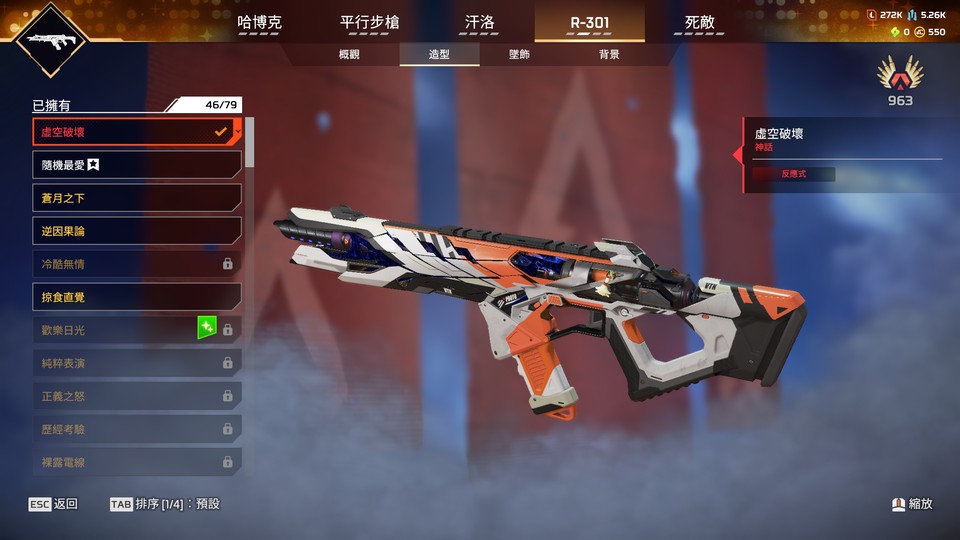The width and height of the screenshot is (960, 540).
Task: Select the 虛空破壞 skin entry
Action: [136, 132]
